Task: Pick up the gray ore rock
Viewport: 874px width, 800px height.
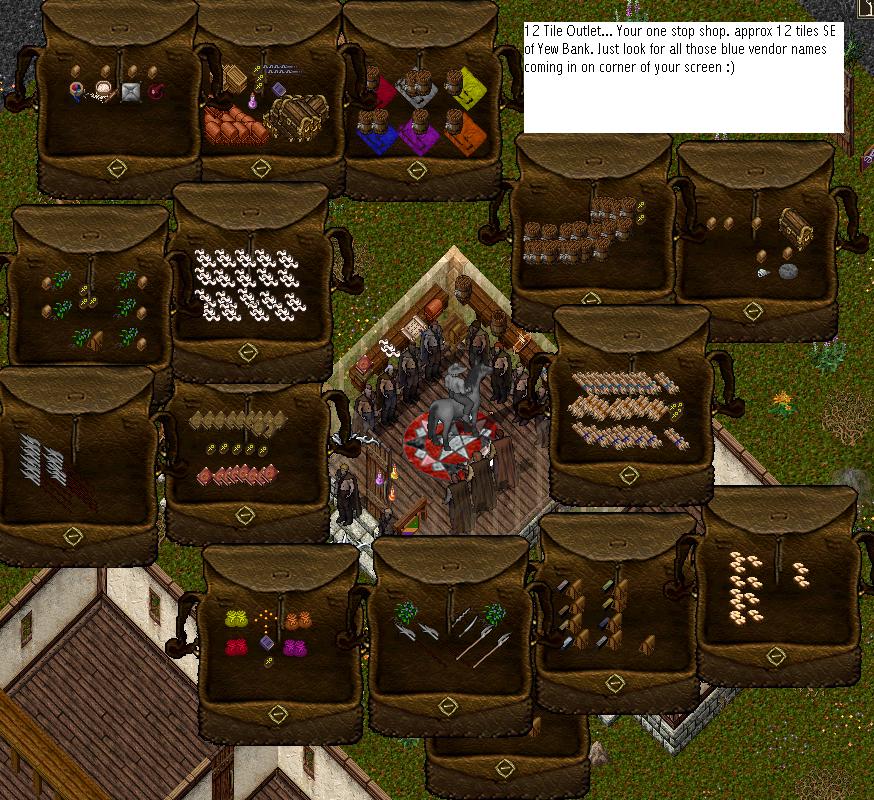Action: coord(788,270)
